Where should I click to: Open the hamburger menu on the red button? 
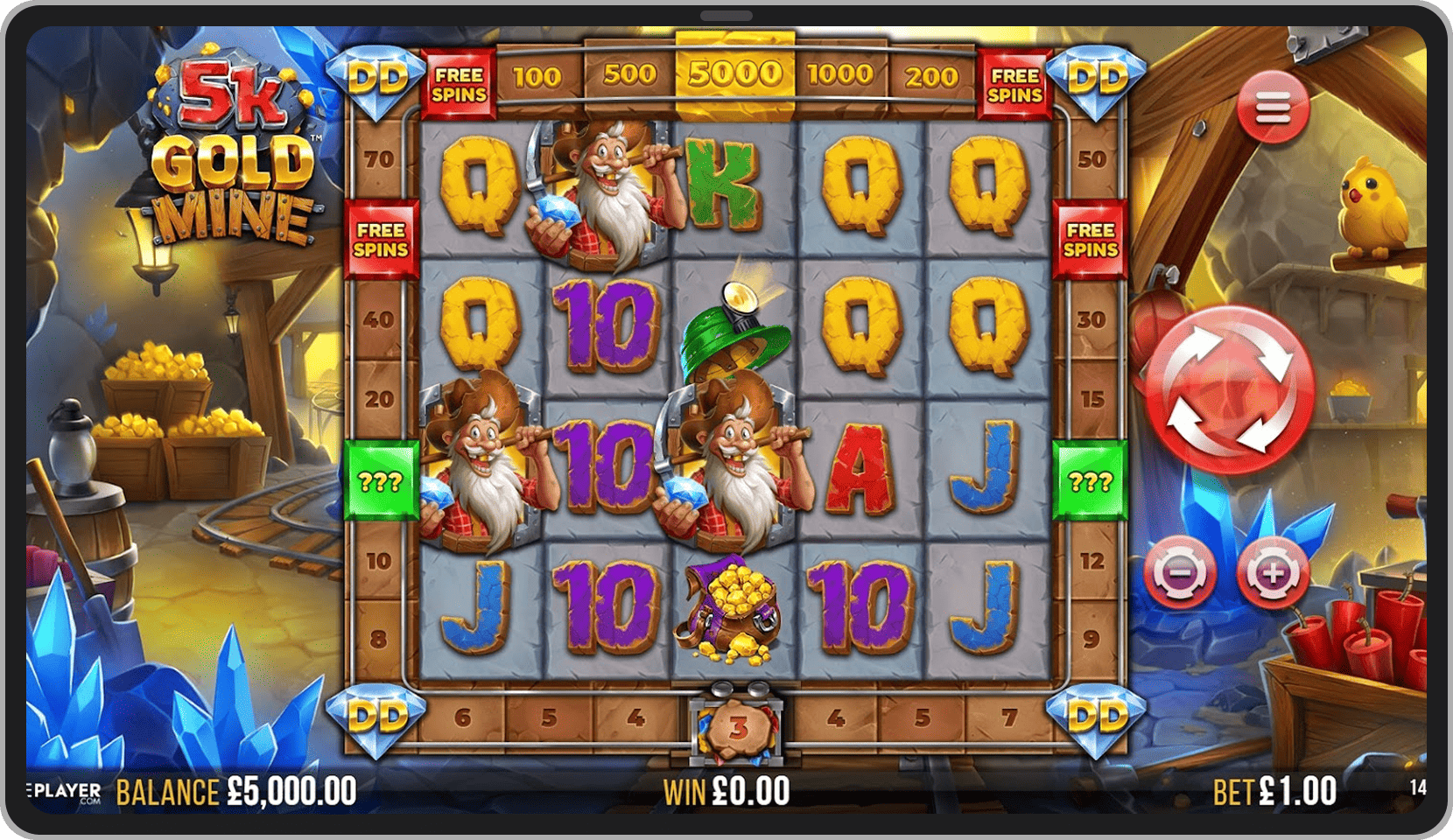click(x=1272, y=108)
